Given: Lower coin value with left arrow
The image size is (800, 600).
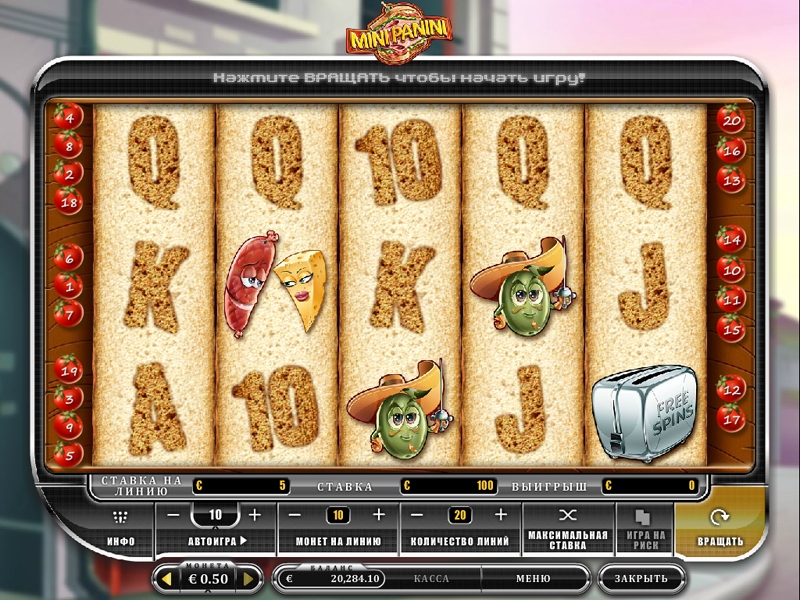Looking at the screenshot, I should point(166,578).
